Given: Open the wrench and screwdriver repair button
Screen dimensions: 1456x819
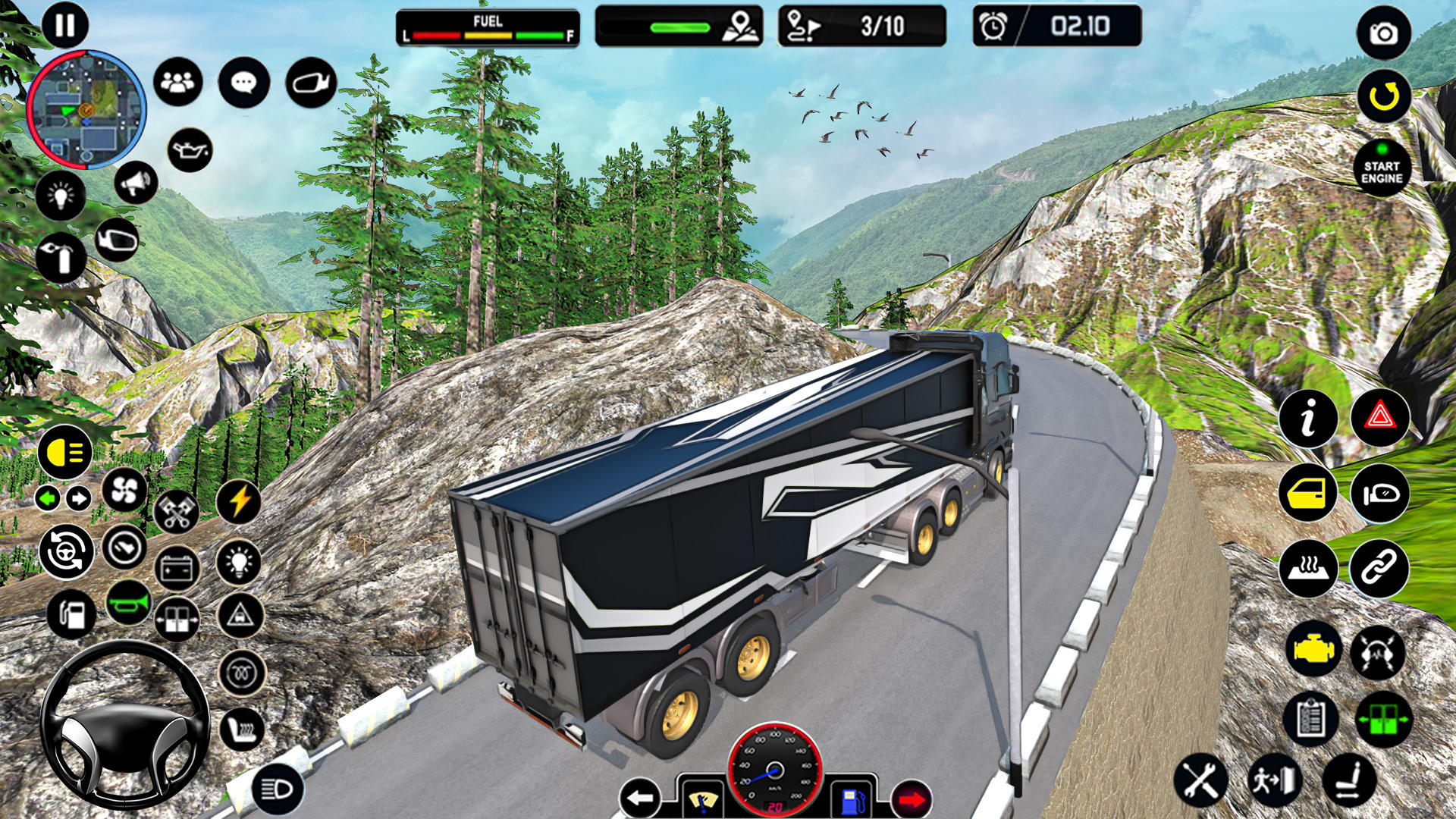Looking at the screenshot, I should (1200, 780).
